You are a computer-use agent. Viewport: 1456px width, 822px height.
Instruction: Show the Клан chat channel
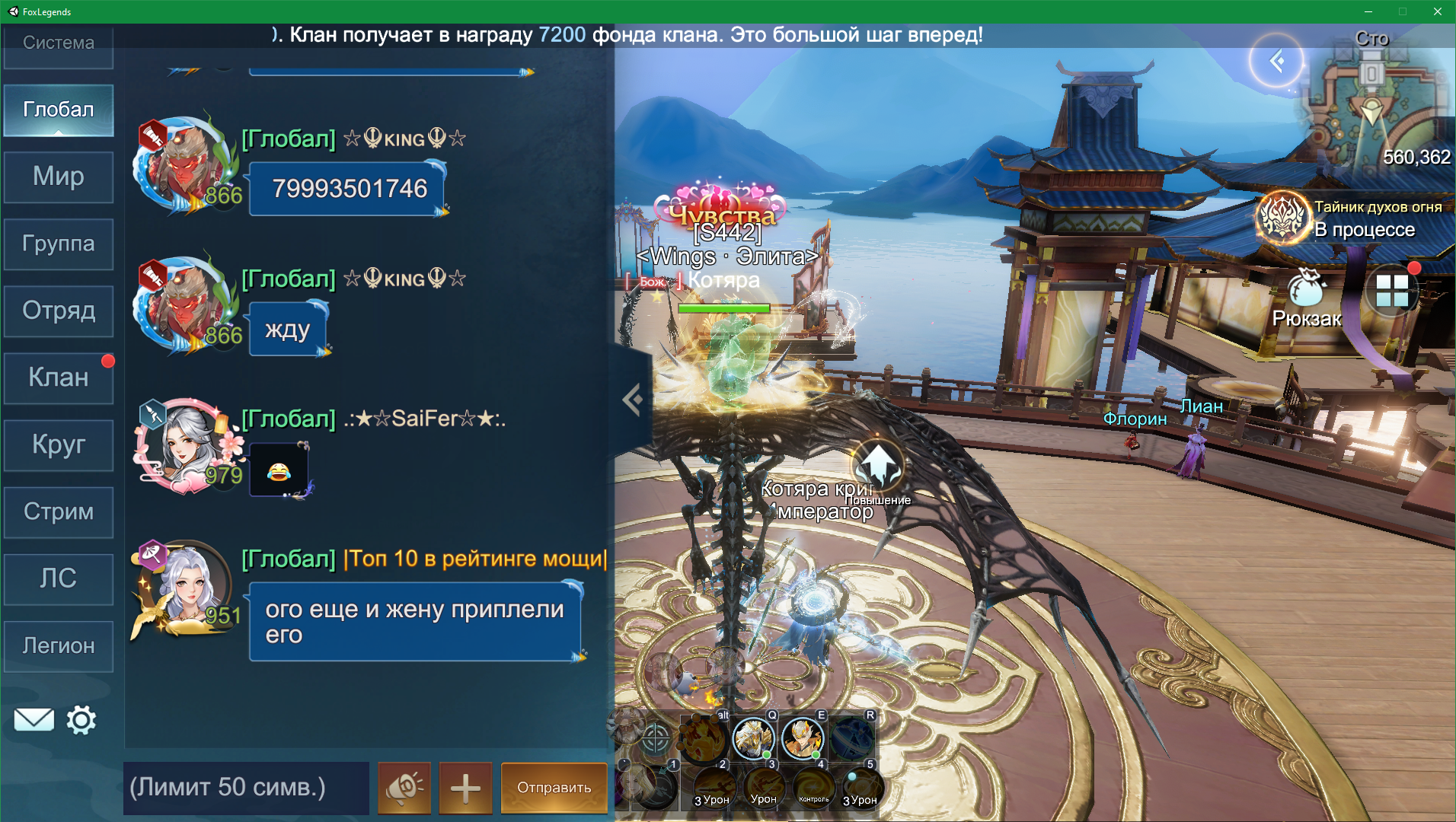[59, 378]
